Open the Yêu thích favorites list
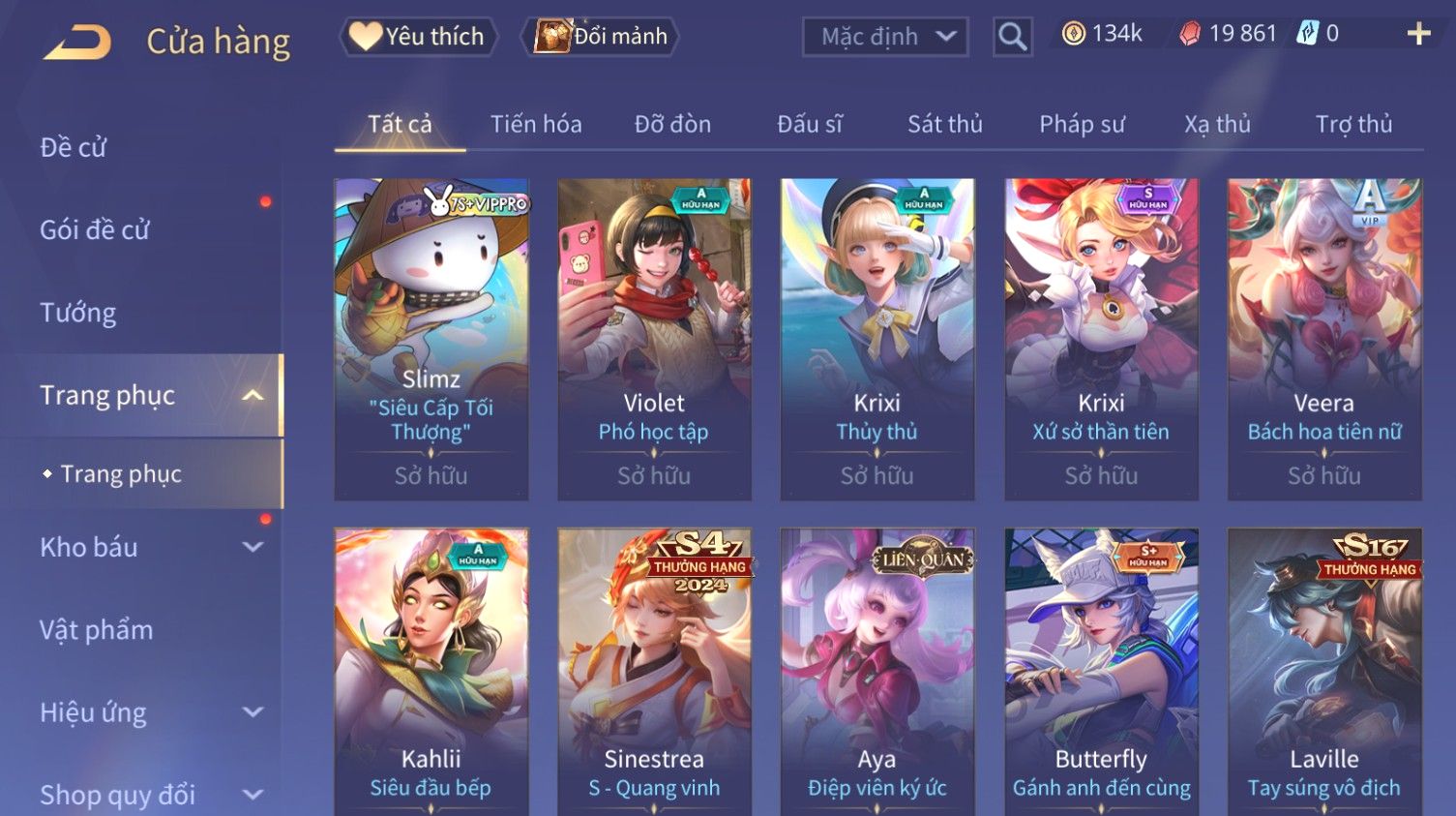The height and width of the screenshot is (816, 1456). (x=418, y=37)
